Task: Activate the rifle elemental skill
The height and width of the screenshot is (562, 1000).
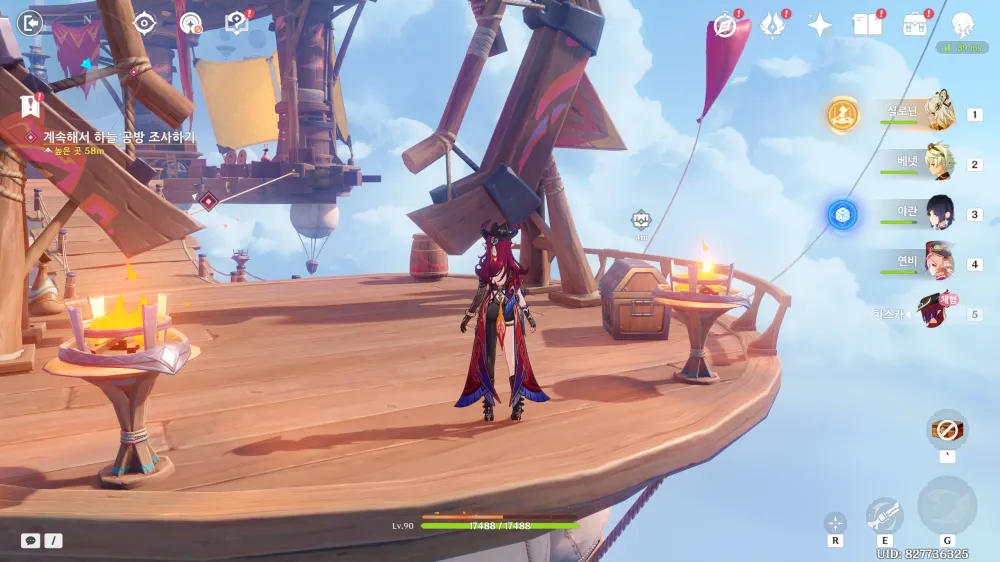Action: coord(884,515)
